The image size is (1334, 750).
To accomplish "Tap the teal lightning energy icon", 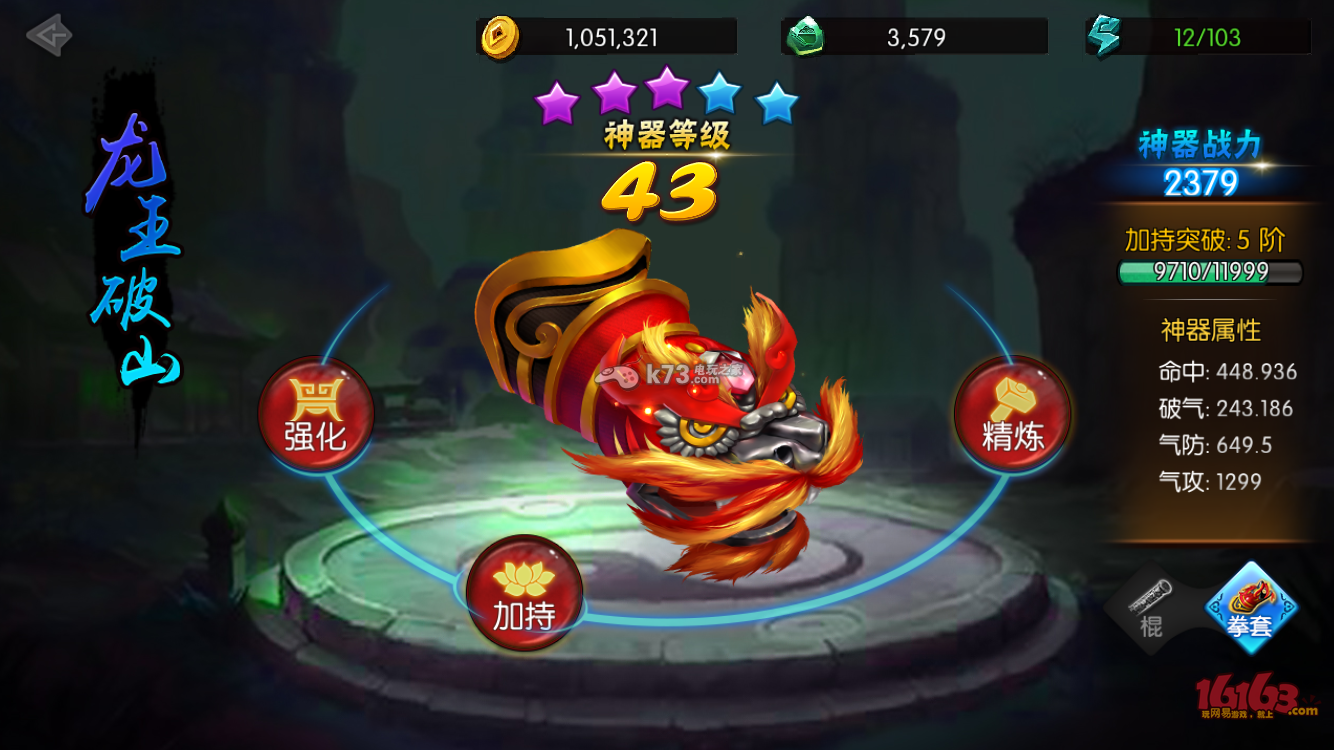I will [x=1104, y=38].
